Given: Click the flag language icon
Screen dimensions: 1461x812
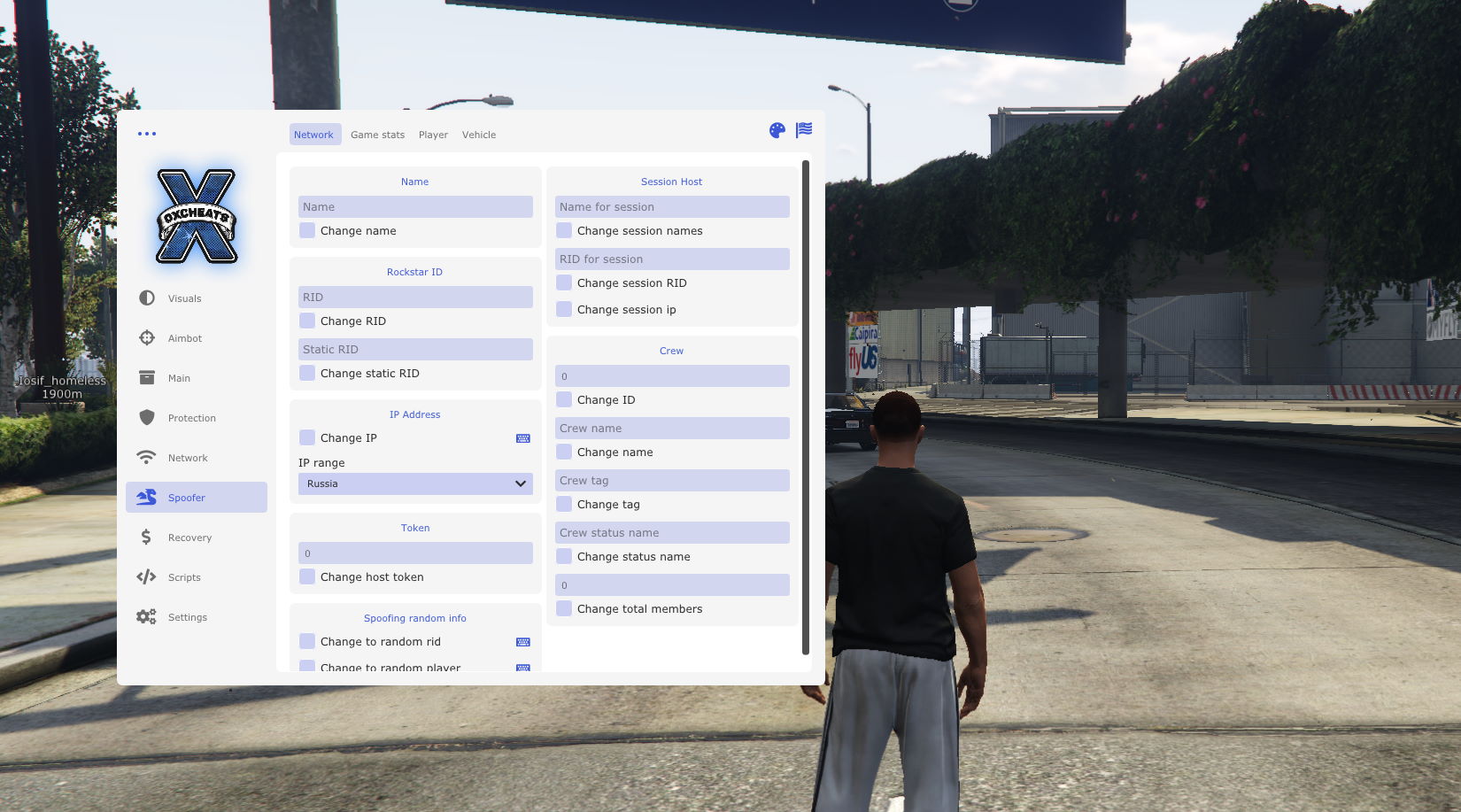Looking at the screenshot, I should pos(804,130).
